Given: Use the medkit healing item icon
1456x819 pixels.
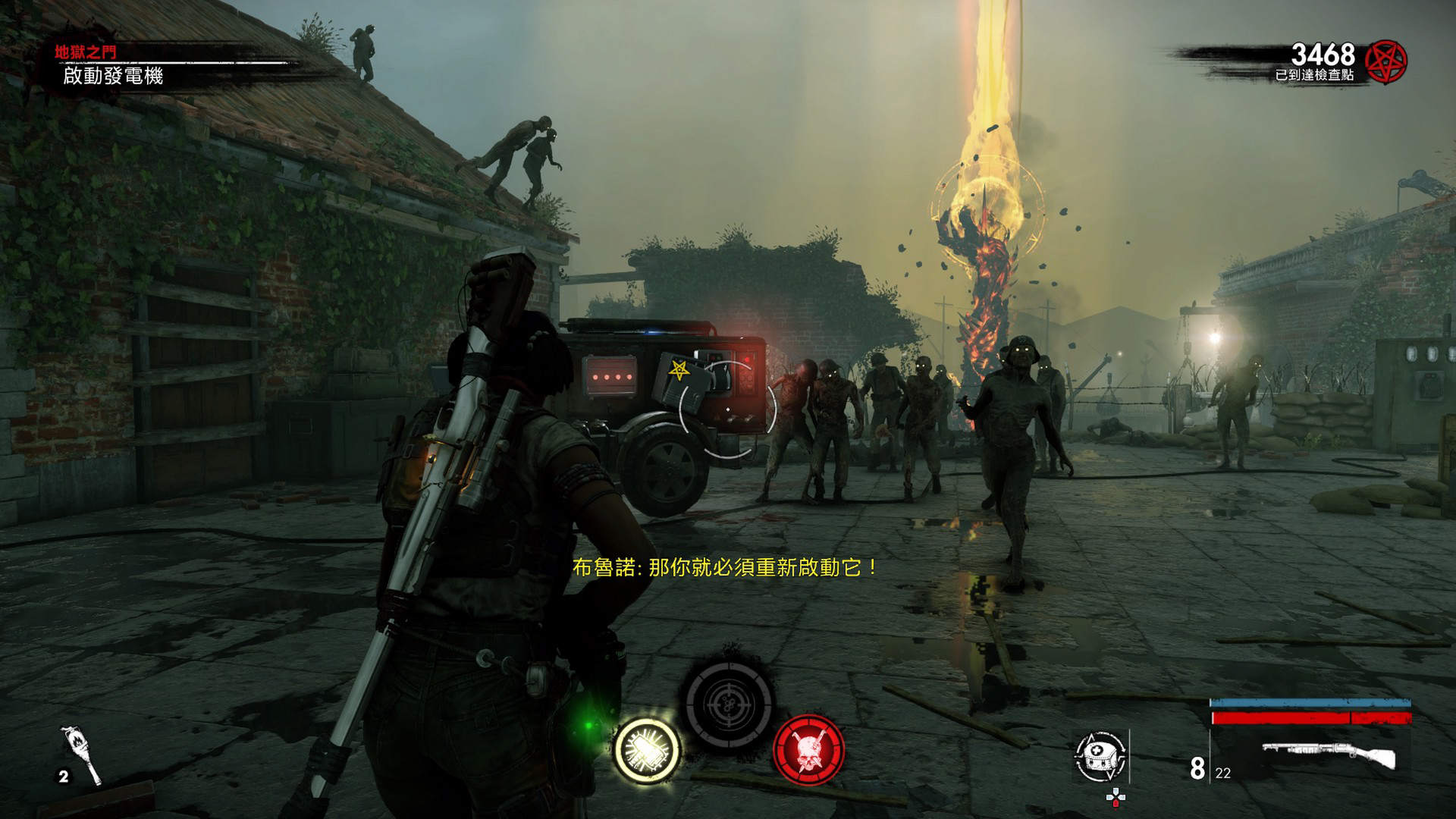Looking at the screenshot, I should tap(1100, 755).
